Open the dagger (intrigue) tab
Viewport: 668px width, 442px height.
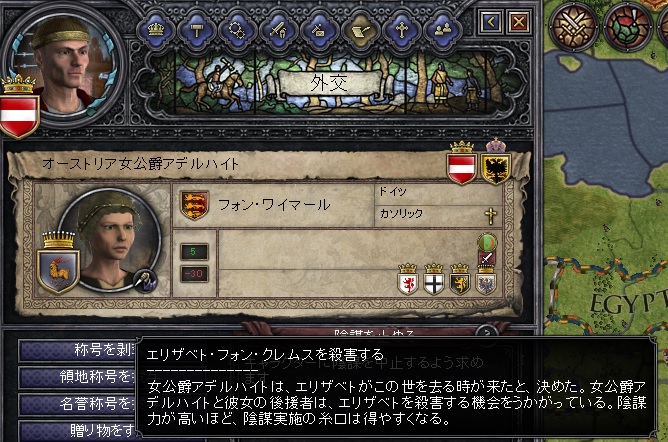pos(318,30)
